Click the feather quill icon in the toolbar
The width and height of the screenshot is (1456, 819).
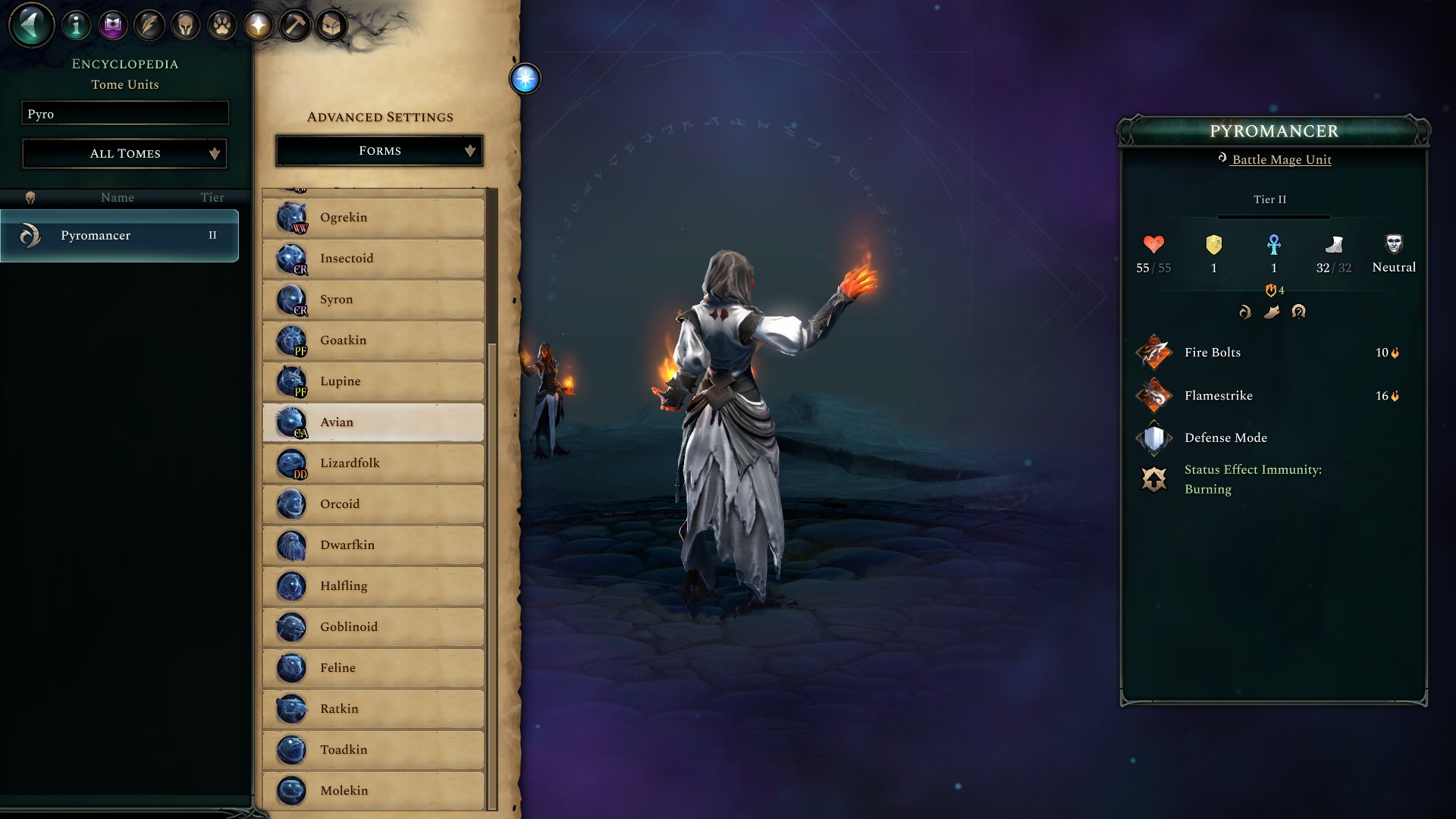click(148, 24)
